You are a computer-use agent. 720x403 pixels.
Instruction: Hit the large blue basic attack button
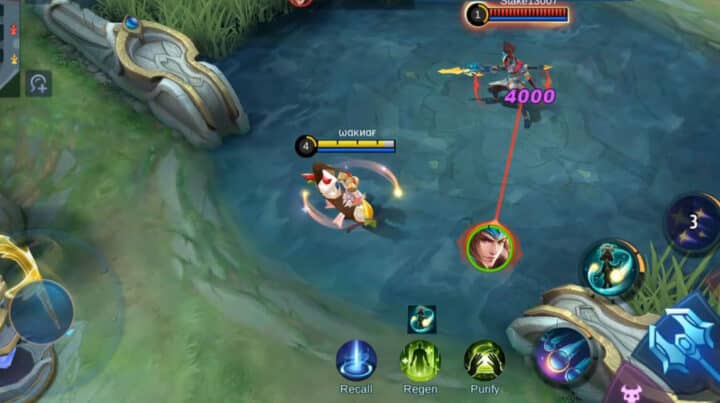(x=684, y=341)
